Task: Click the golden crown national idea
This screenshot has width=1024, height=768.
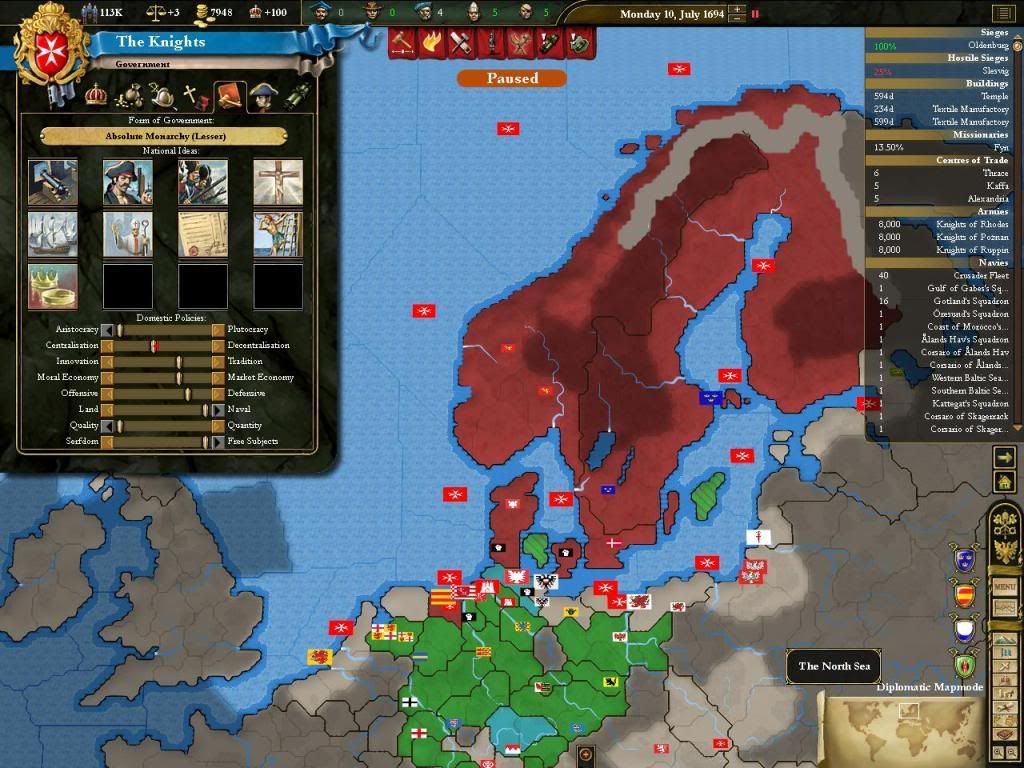Action: pyautogui.click(x=53, y=286)
